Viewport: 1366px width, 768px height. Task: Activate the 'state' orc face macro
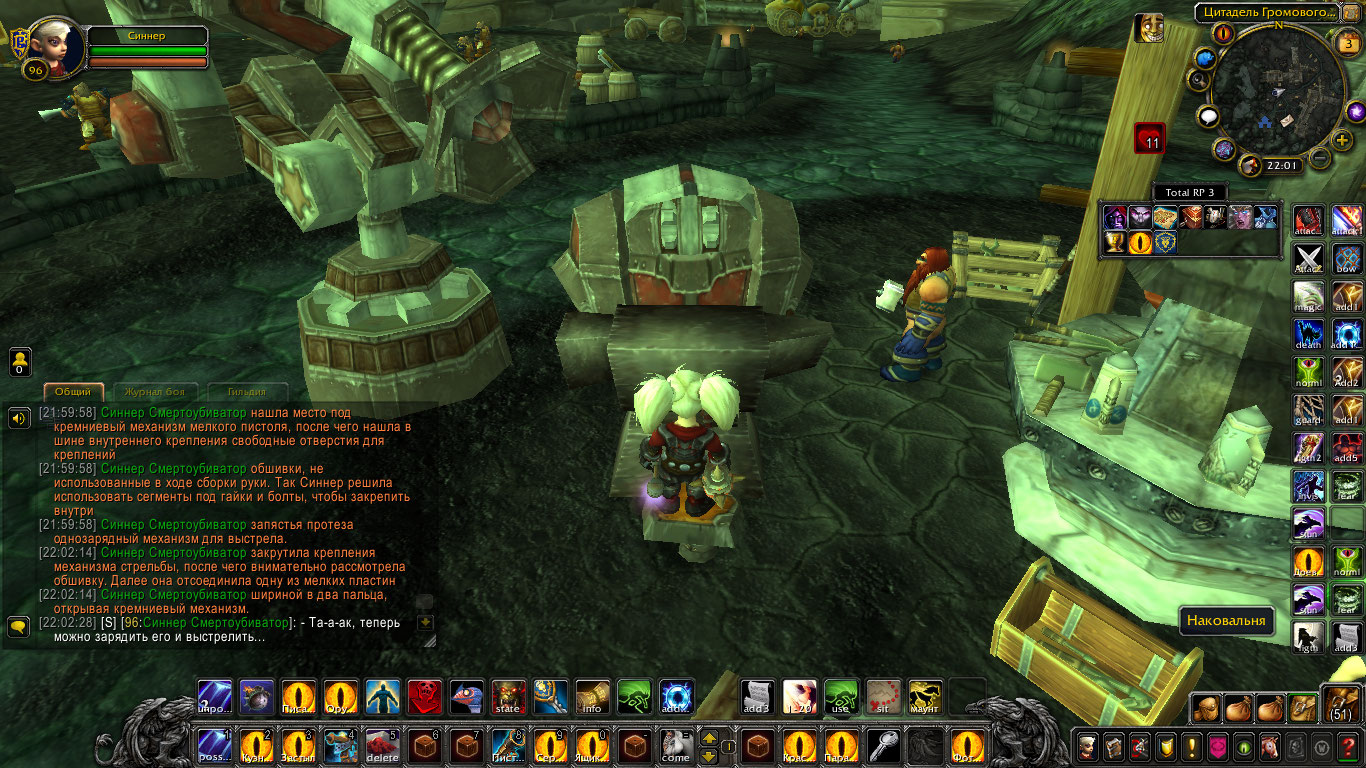click(509, 697)
